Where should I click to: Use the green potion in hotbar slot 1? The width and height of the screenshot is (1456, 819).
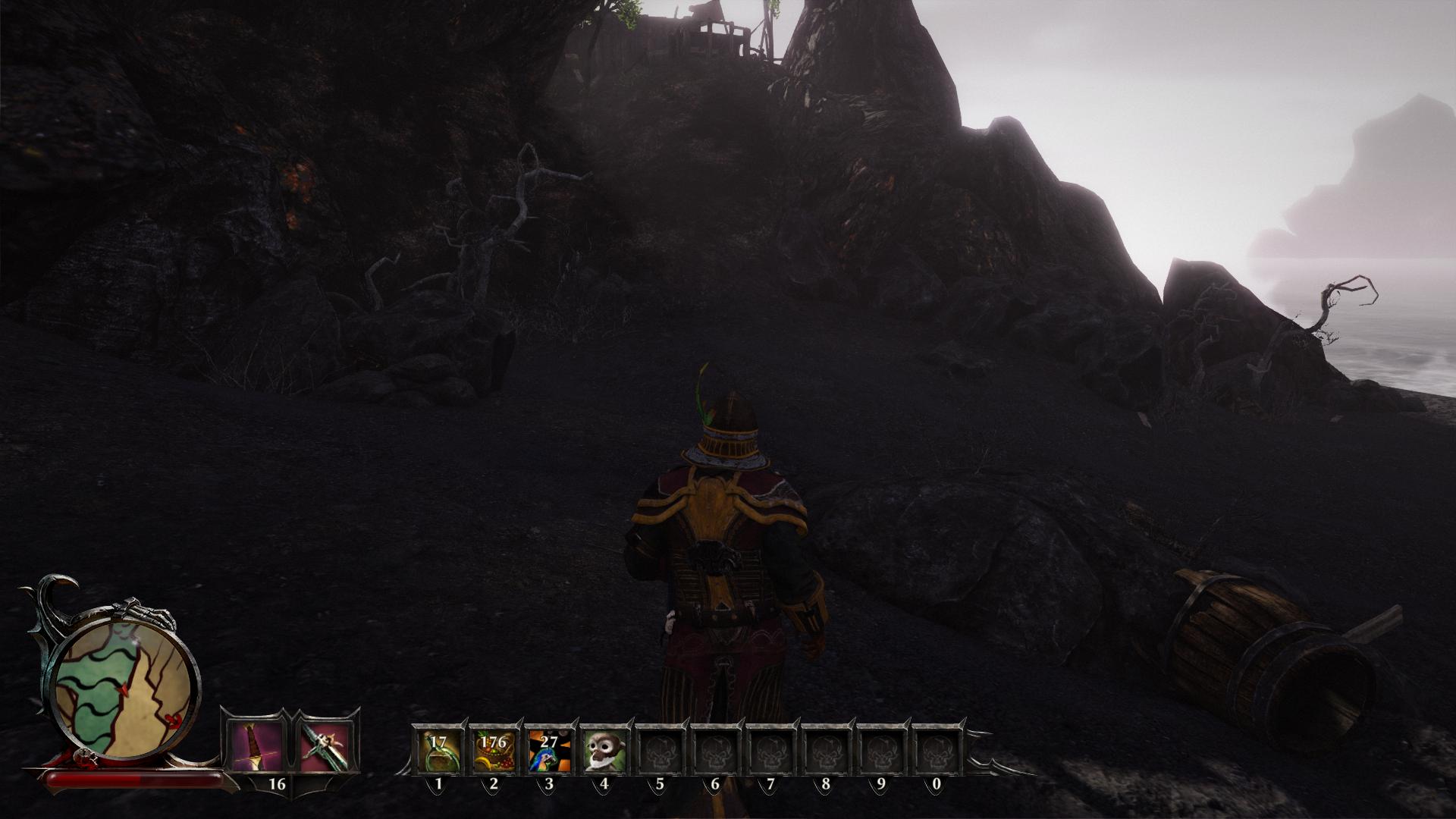click(x=438, y=750)
